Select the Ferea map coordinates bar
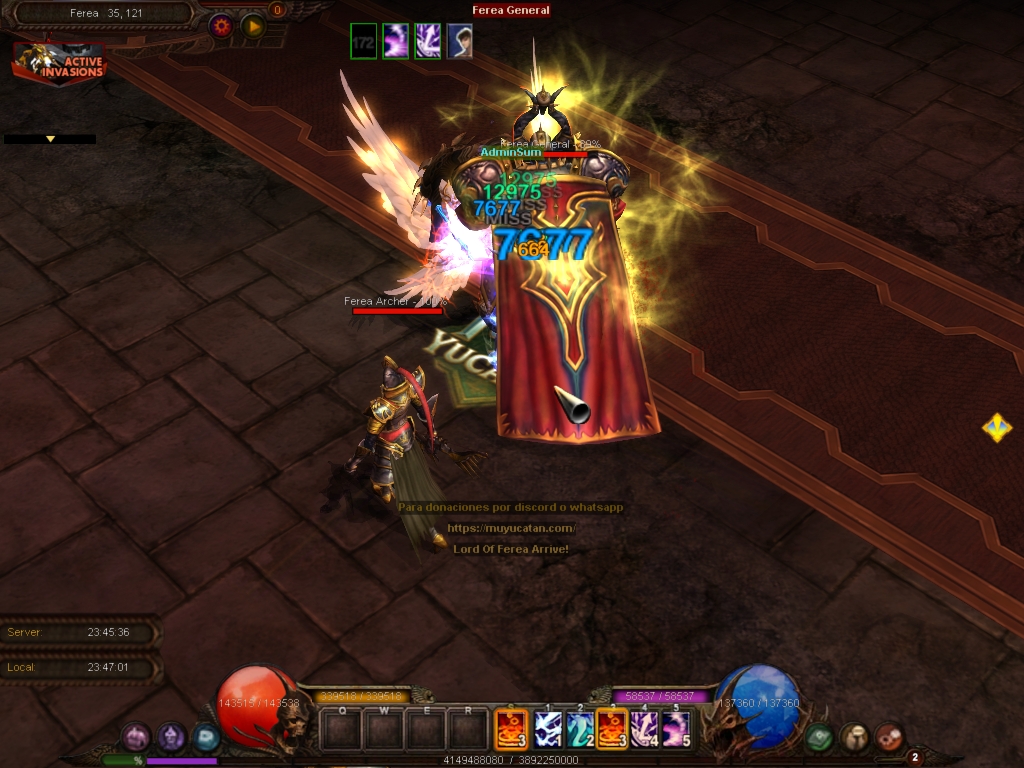 point(105,14)
